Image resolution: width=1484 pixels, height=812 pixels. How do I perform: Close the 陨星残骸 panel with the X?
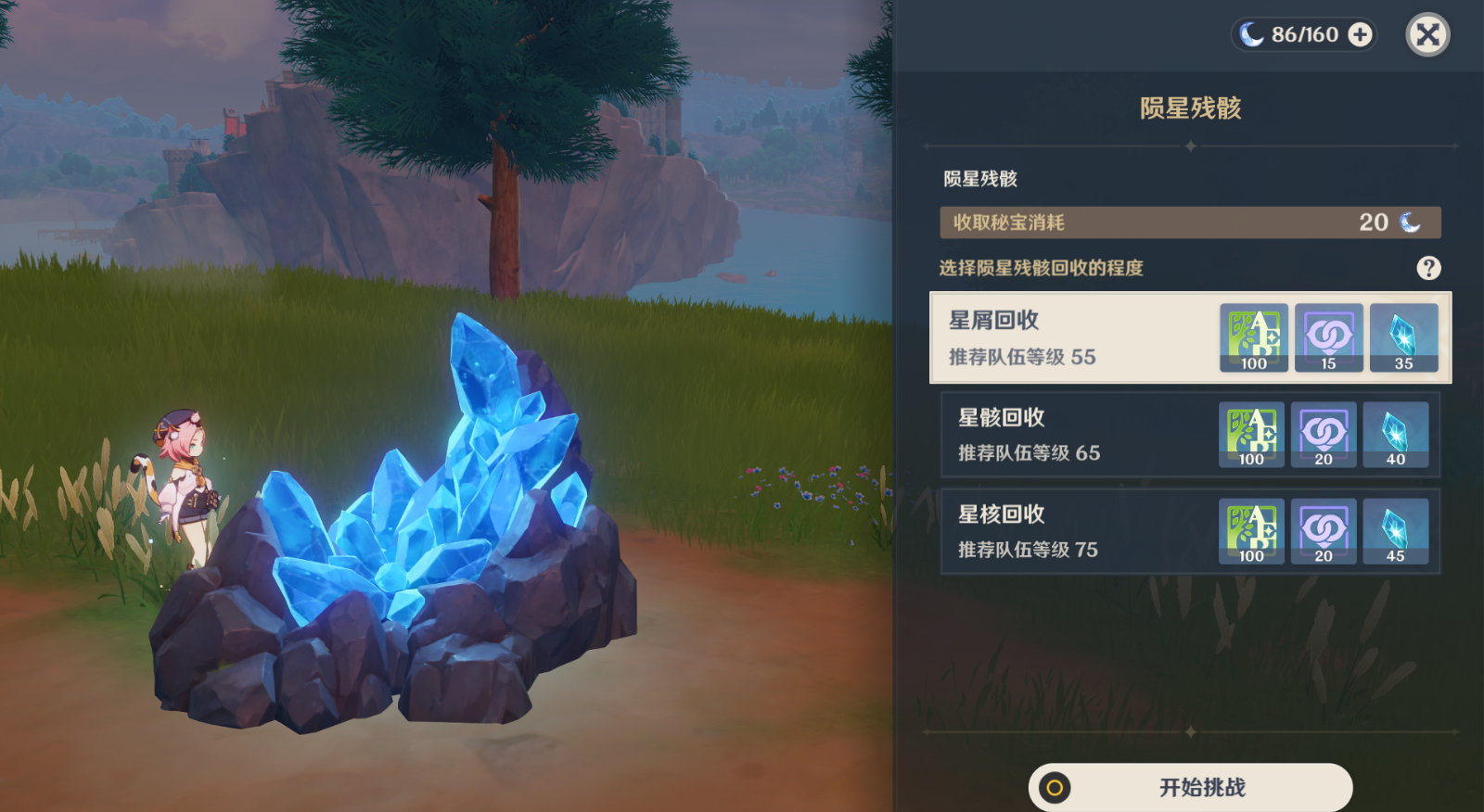point(1427,35)
